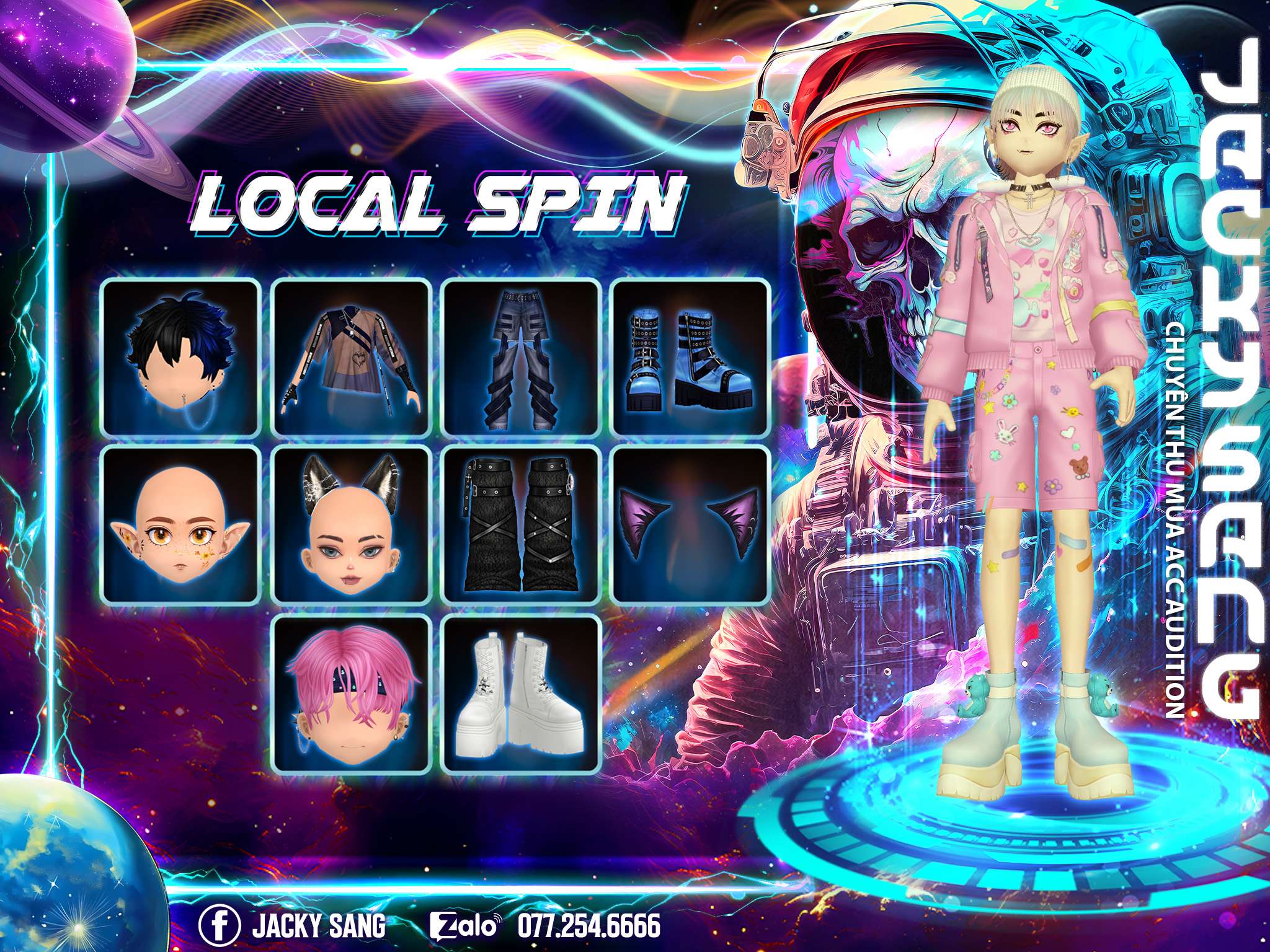Select the purple cat ears tile
The width and height of the screenshot is (1270, 952).
click(691, 526)
